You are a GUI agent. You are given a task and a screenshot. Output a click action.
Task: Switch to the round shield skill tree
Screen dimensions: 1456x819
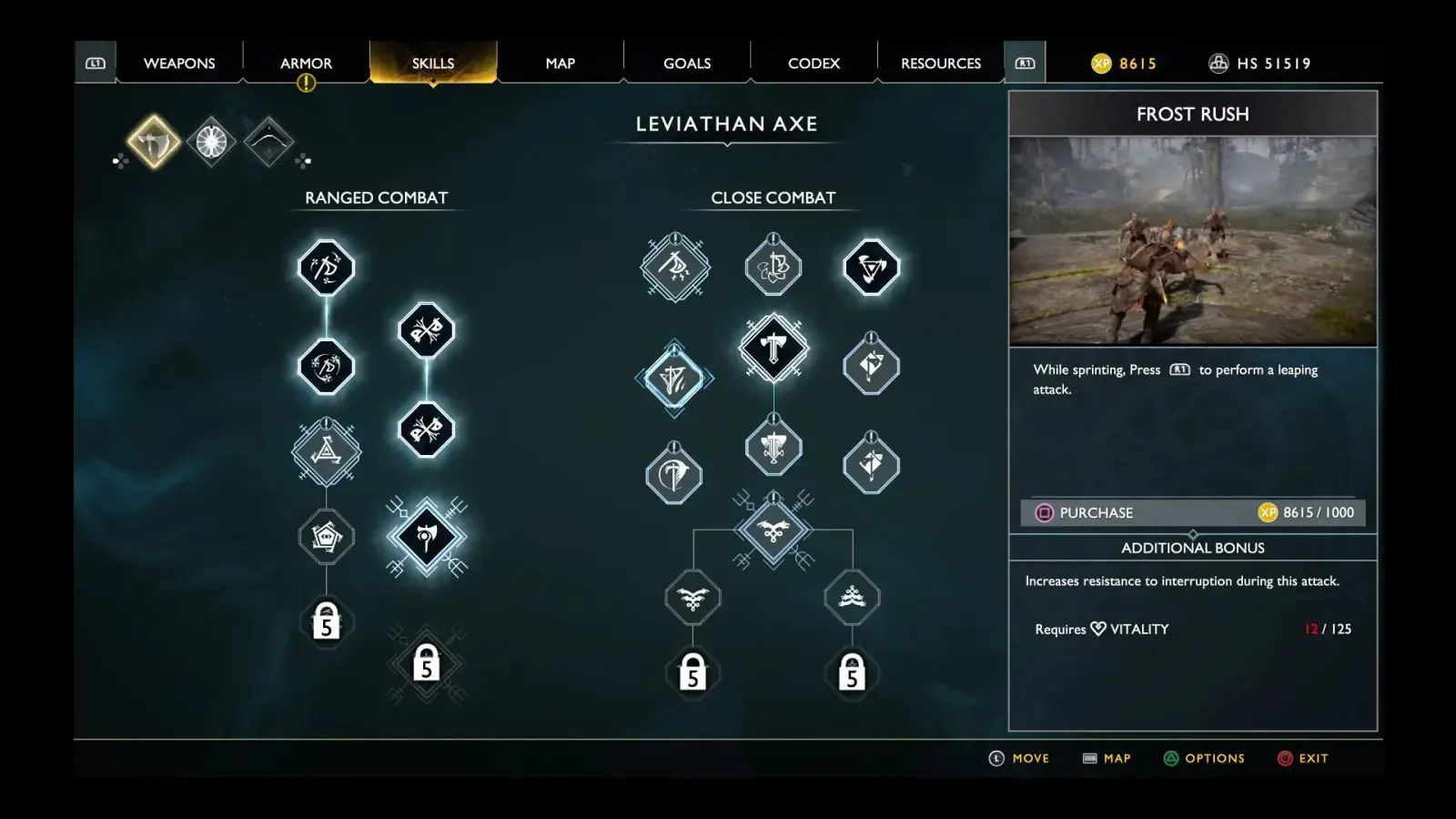click(211, 141)
